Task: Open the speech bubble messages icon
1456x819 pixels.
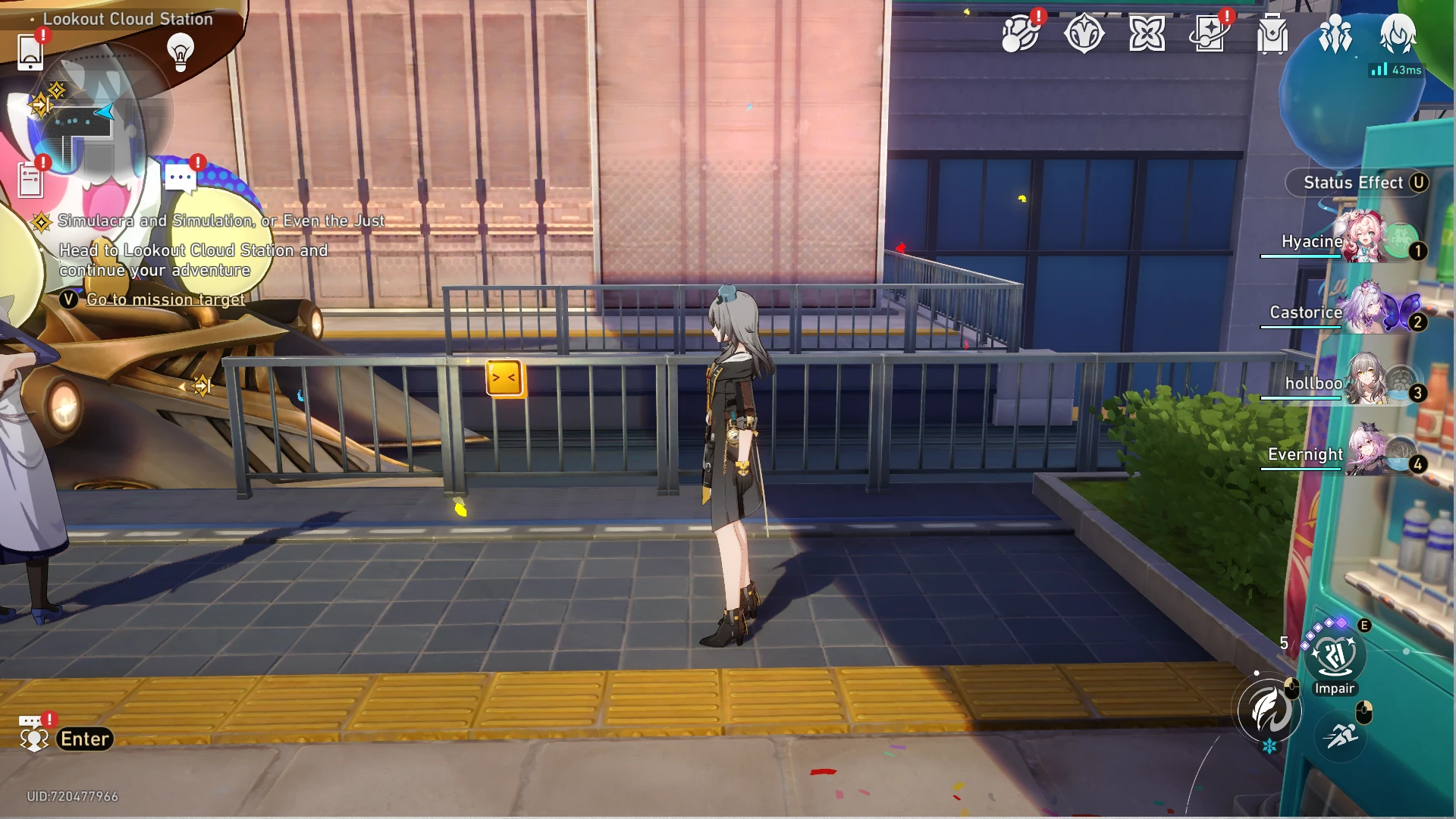Action: pos(180,179)
